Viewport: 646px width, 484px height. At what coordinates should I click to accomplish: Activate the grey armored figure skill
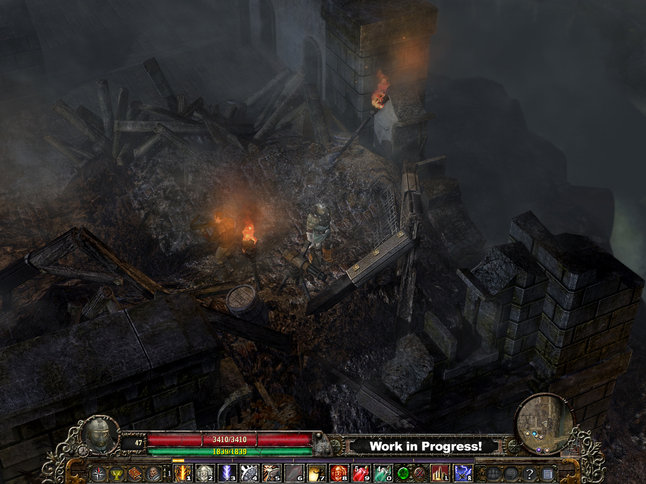[x=204, y=473]
